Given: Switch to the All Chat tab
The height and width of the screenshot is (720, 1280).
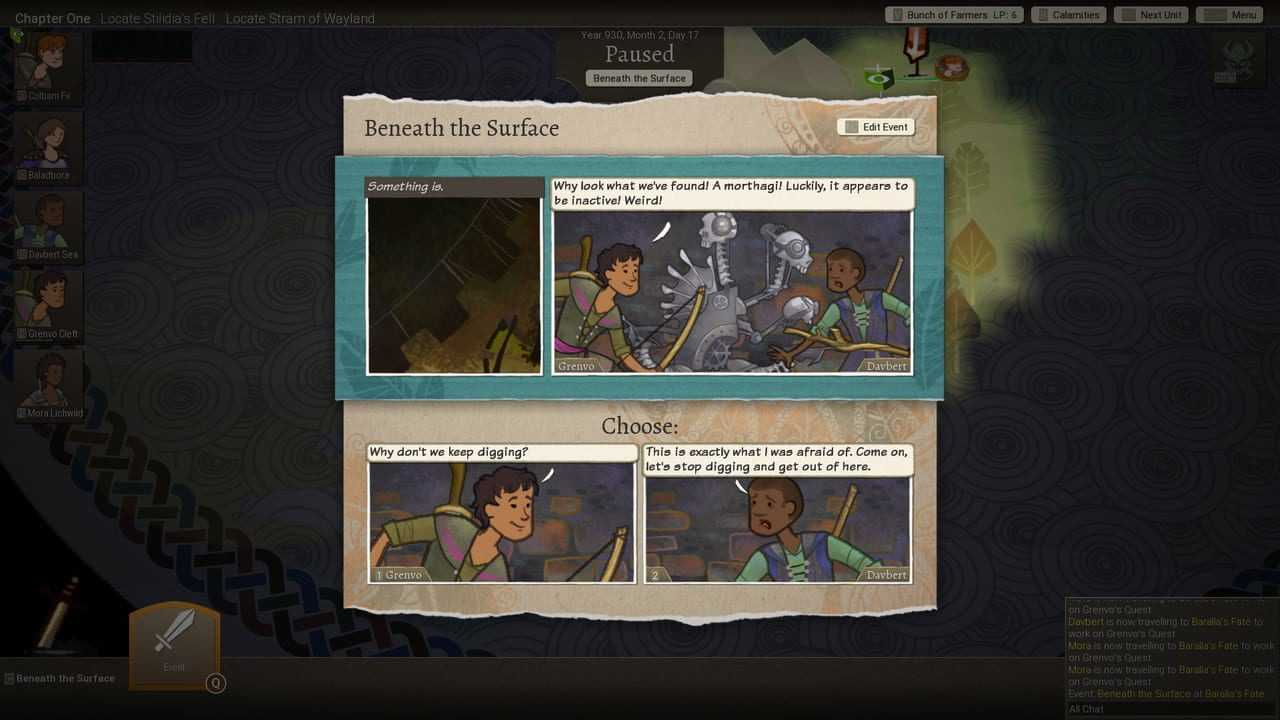Looking at the screenshot, I should (1086, 708).
